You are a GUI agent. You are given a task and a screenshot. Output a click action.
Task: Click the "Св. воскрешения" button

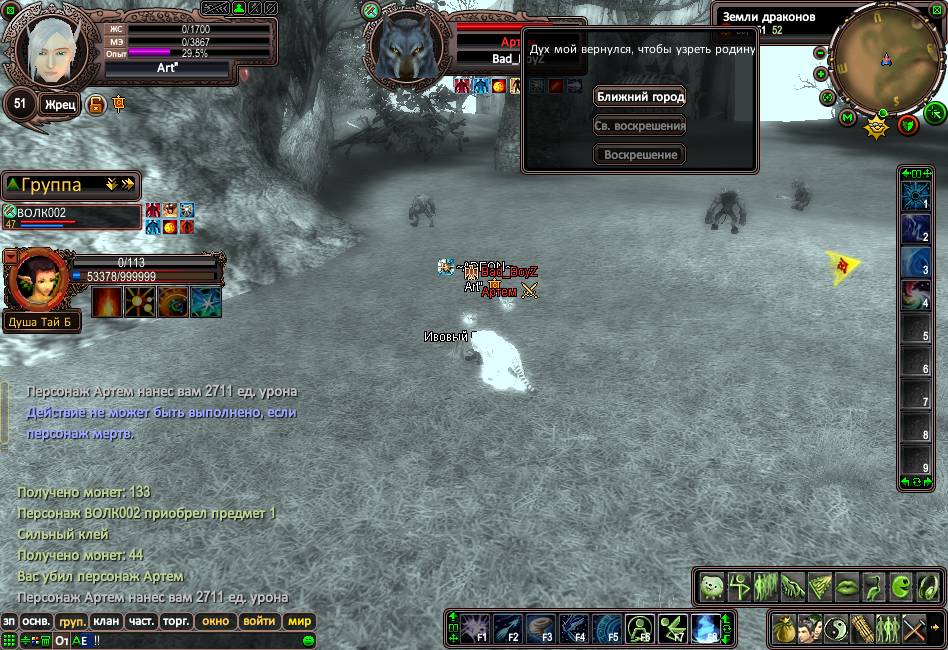coord(640,126)
